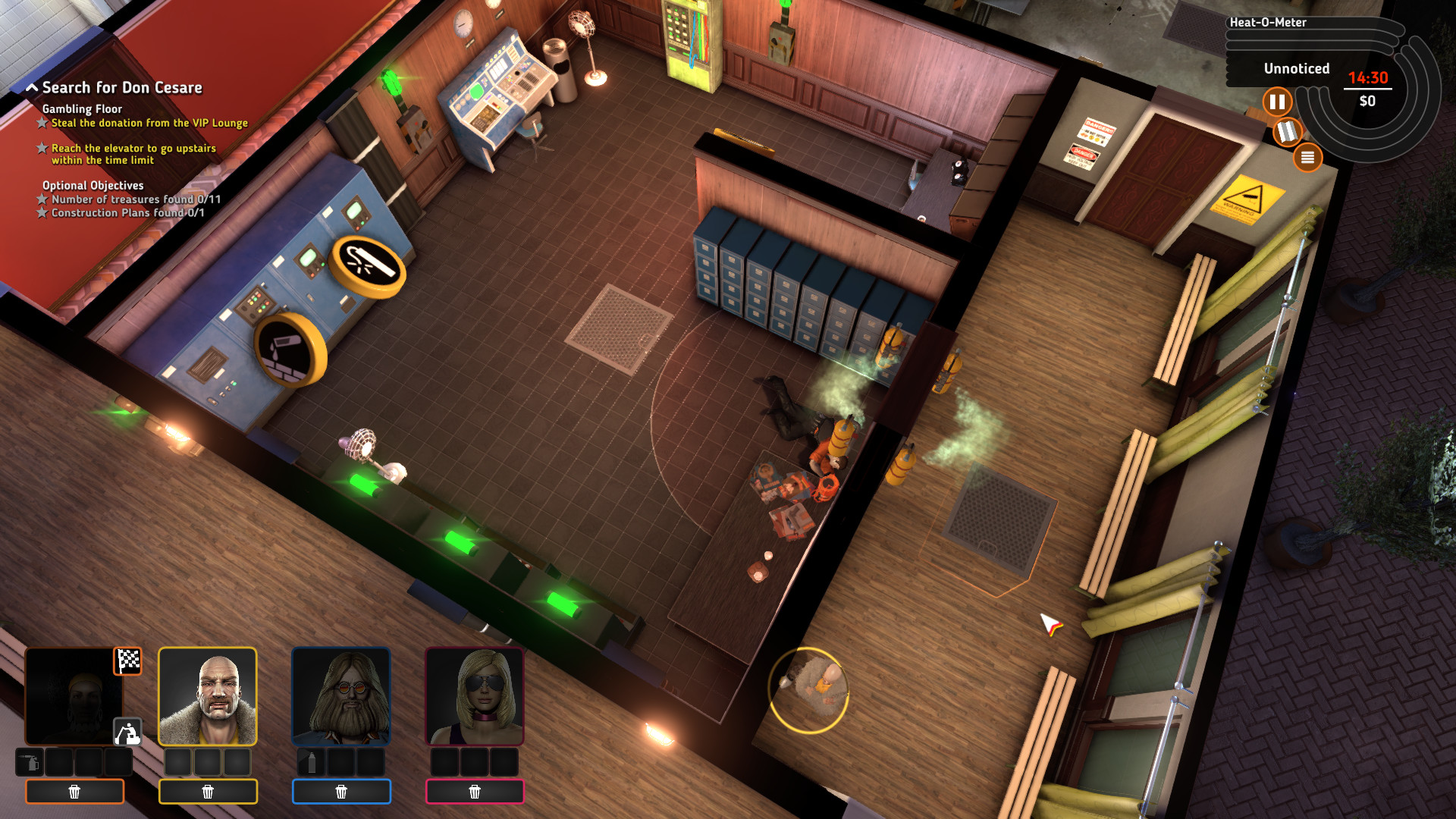Click the trash icon under the hippie's panel
Image resolution: width=1456 pixels, height=819 pixels.
coord(341,792)
